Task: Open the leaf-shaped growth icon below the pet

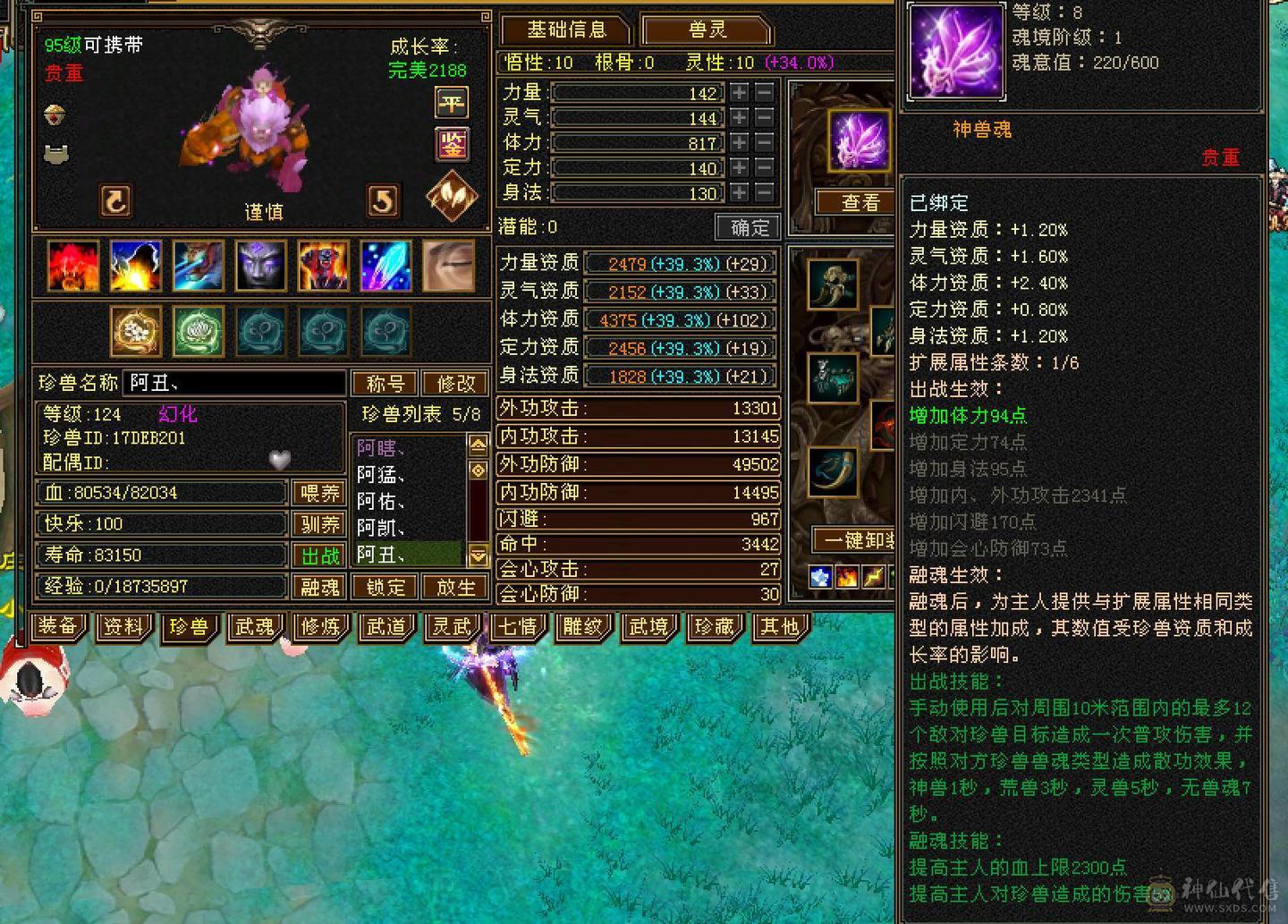Action: click(x=451, y=195)
